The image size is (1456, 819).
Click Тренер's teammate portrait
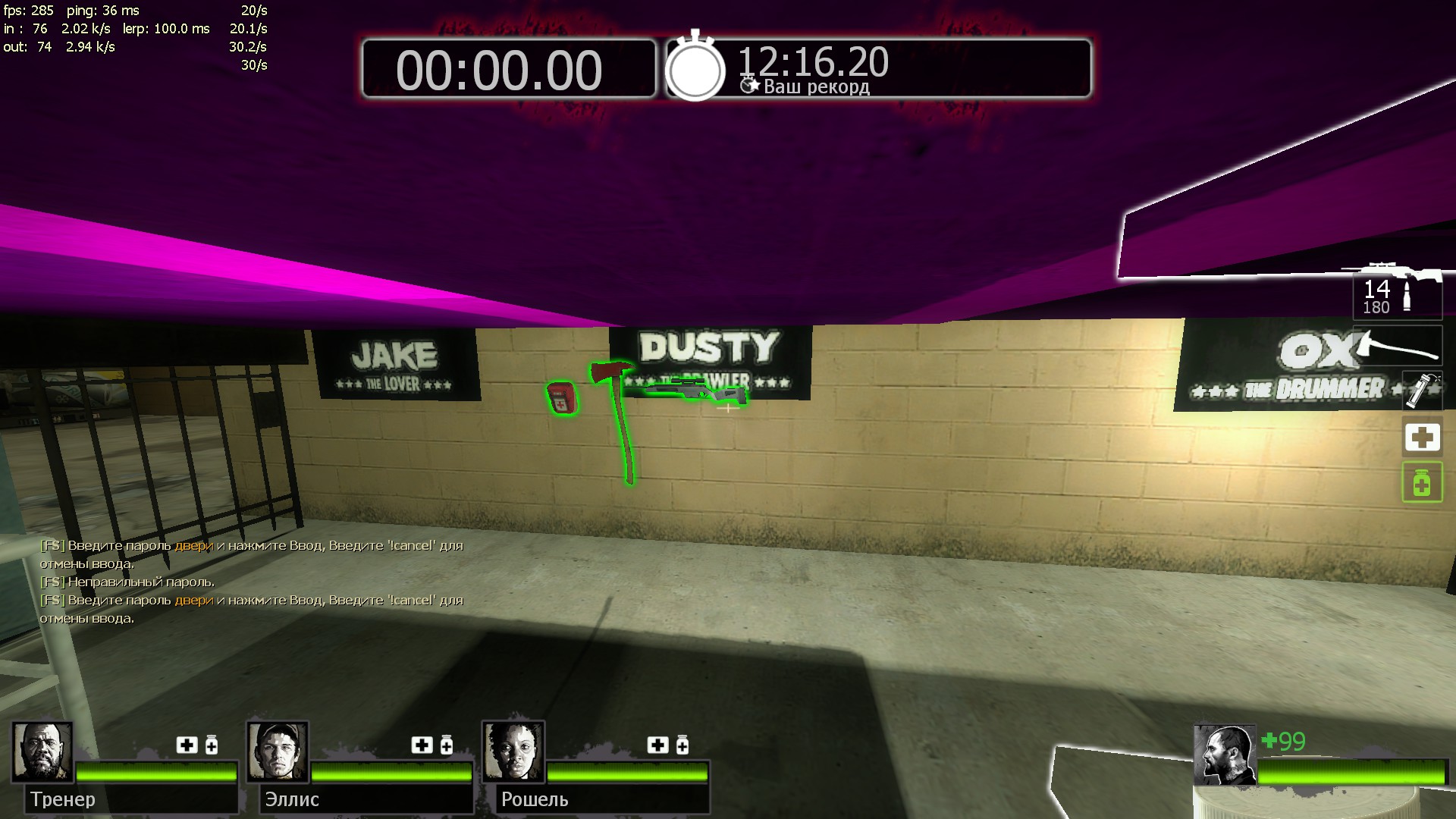point(42,752)
